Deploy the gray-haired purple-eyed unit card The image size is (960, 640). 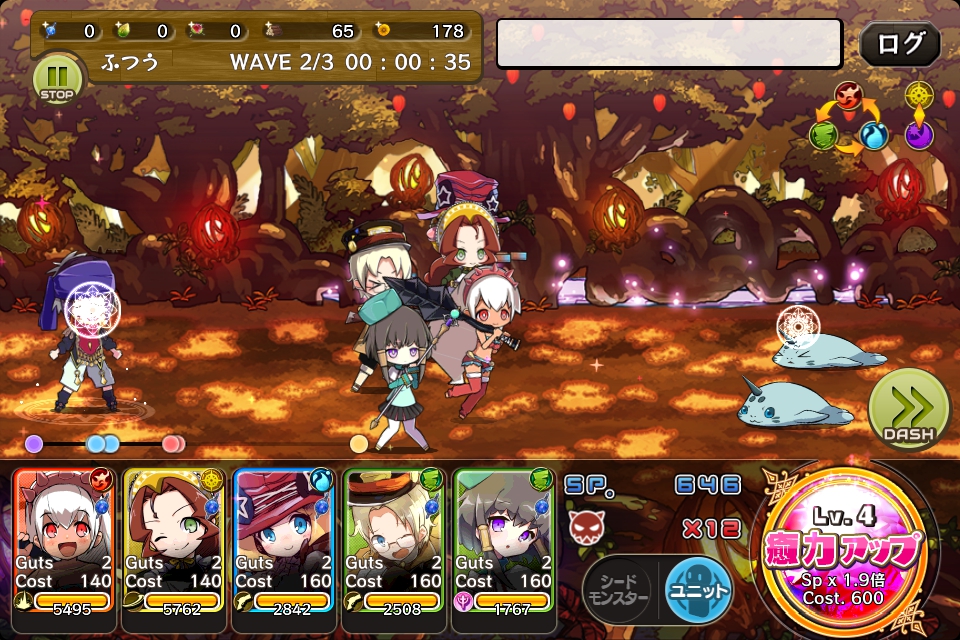pos(505,540)
